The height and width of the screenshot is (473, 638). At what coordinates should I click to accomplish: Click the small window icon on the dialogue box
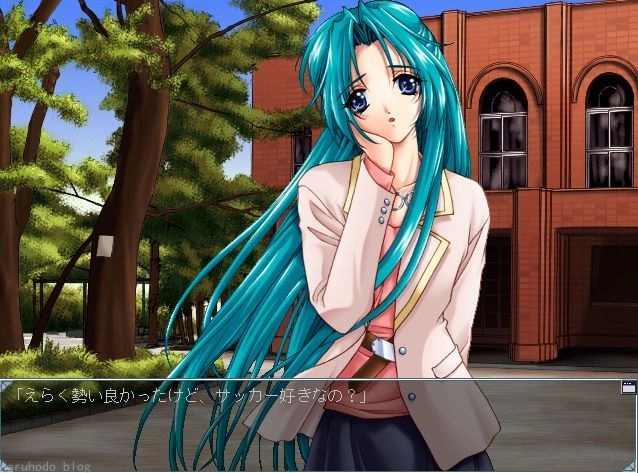pos(628,386)
